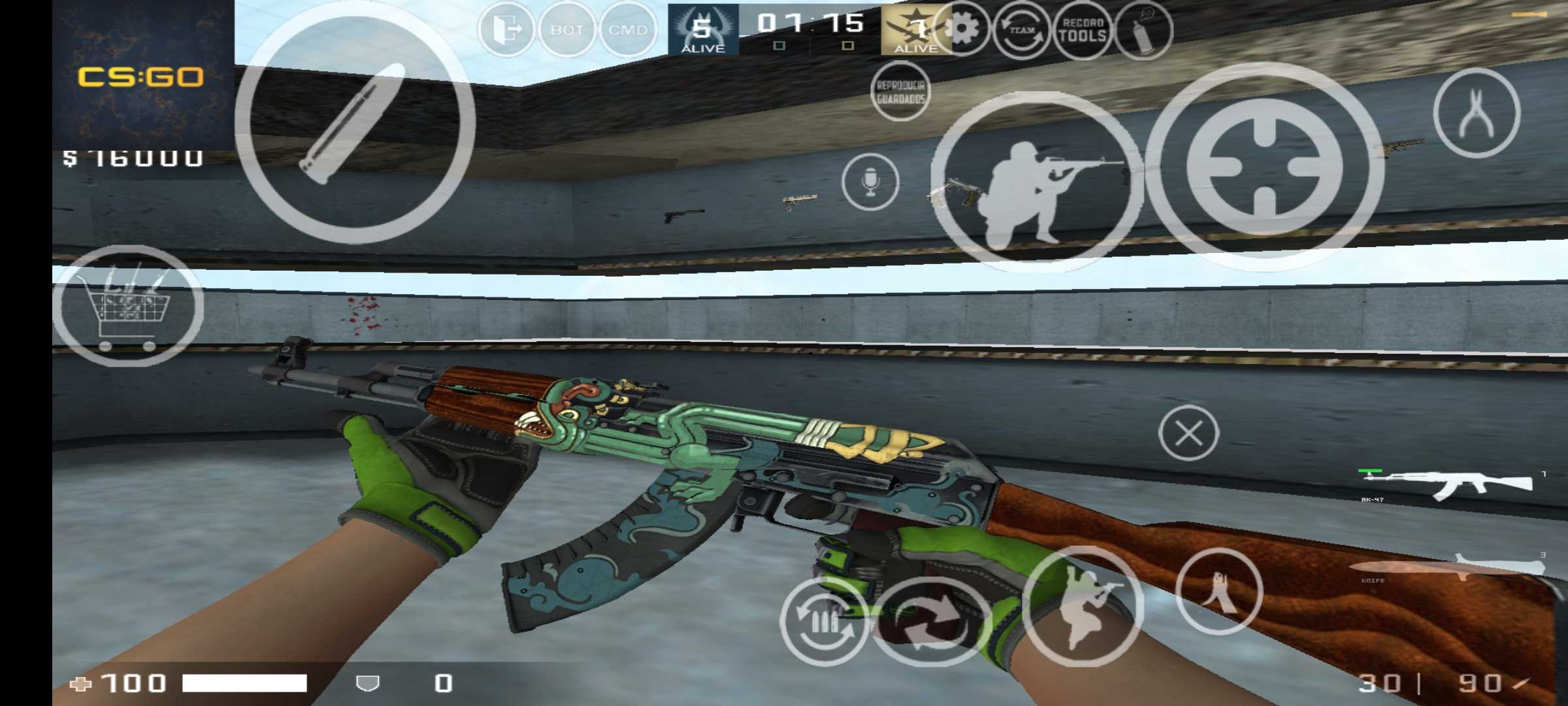This screenshot has height=706, width=1568.
Task: Tap the Reproducir Guardados button
Action: [x=901, y=92]
